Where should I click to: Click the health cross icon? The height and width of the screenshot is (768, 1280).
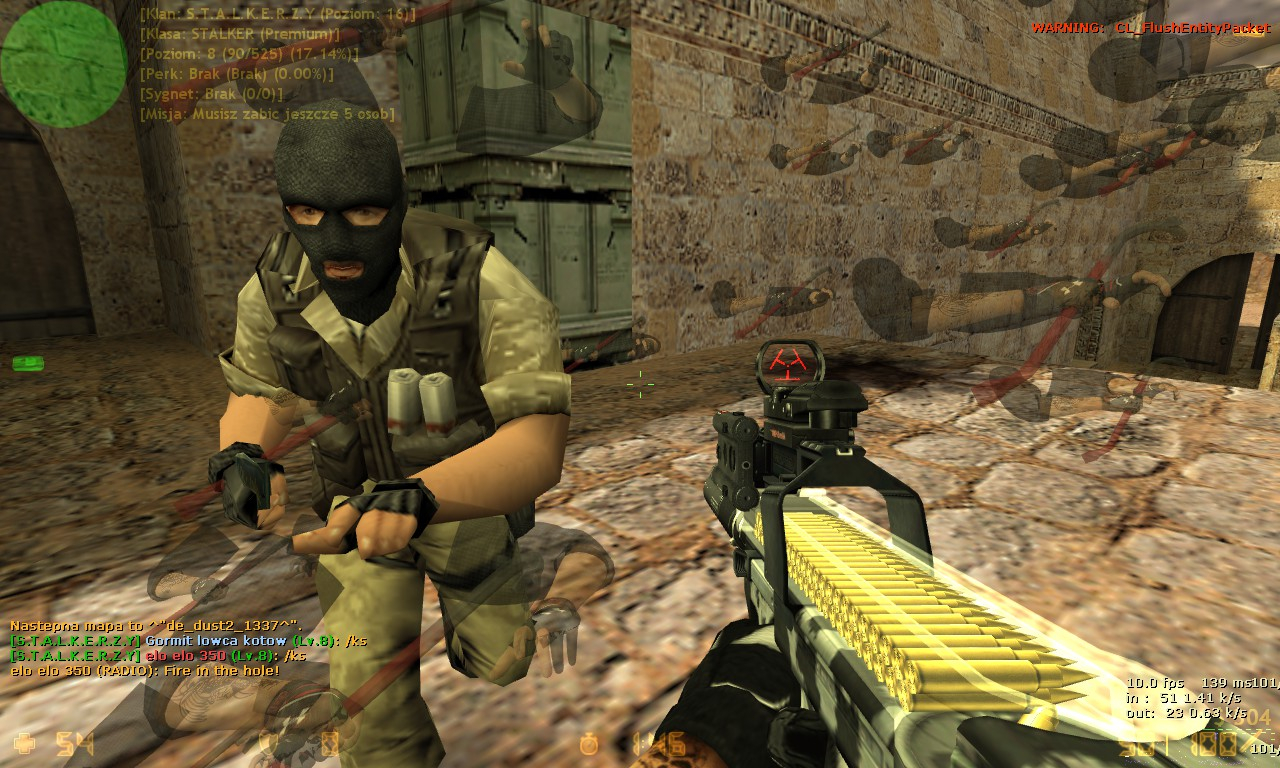pyautogui.click(x=25, y=743)
